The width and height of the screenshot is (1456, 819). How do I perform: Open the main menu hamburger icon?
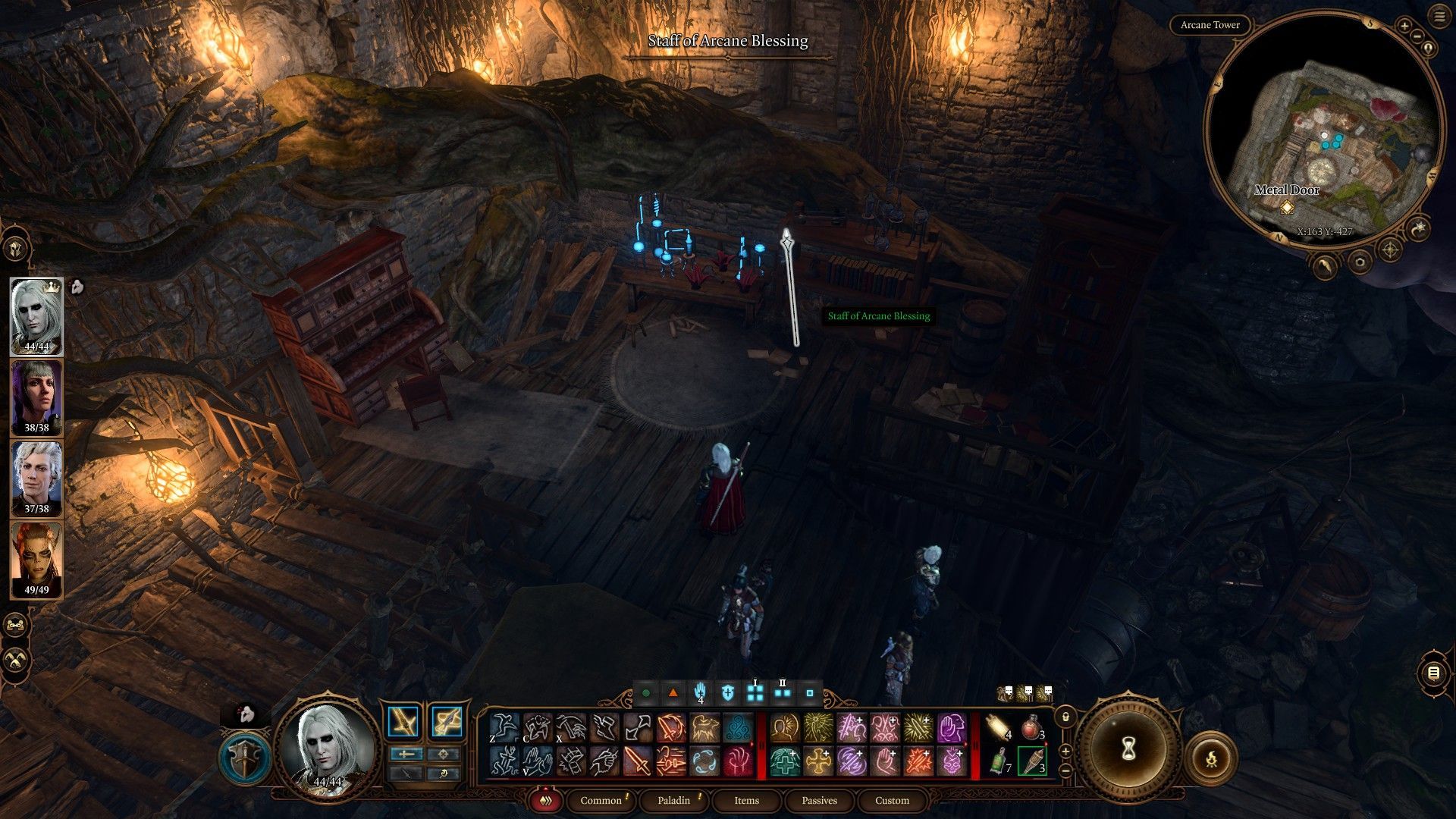(1439, 17)
